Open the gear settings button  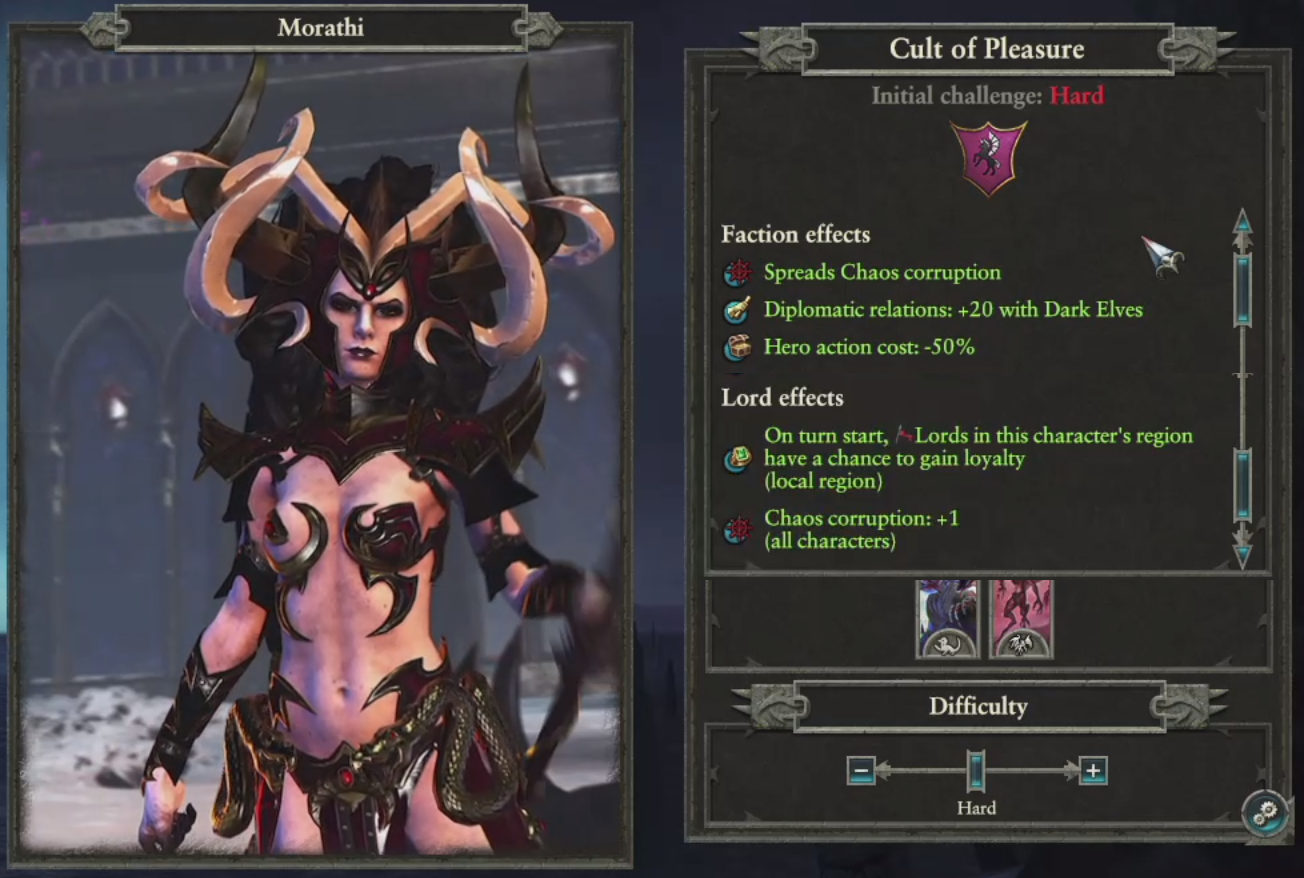click(1267, 812)
